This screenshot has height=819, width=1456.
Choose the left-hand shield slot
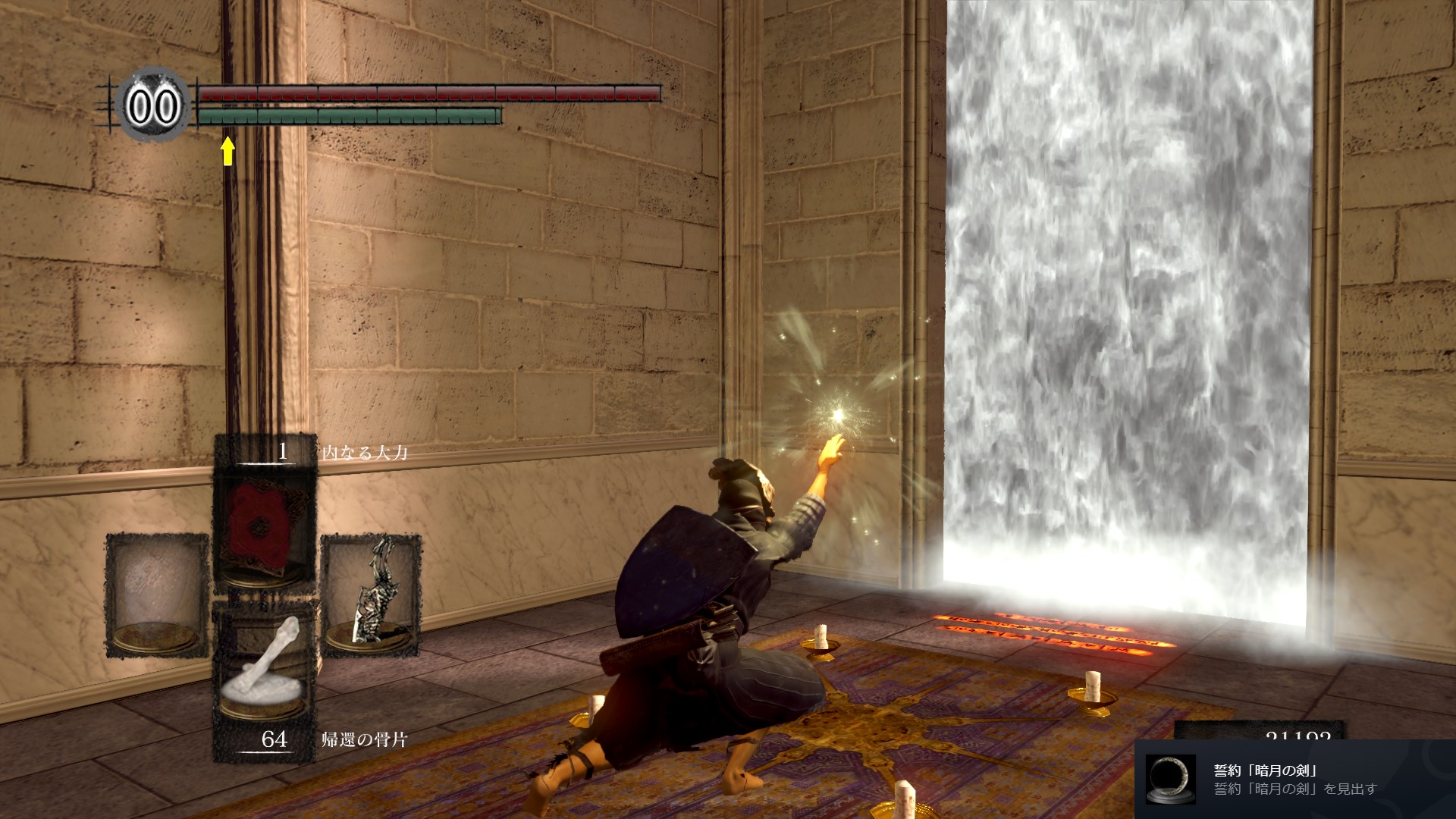(x=157, y=593)
